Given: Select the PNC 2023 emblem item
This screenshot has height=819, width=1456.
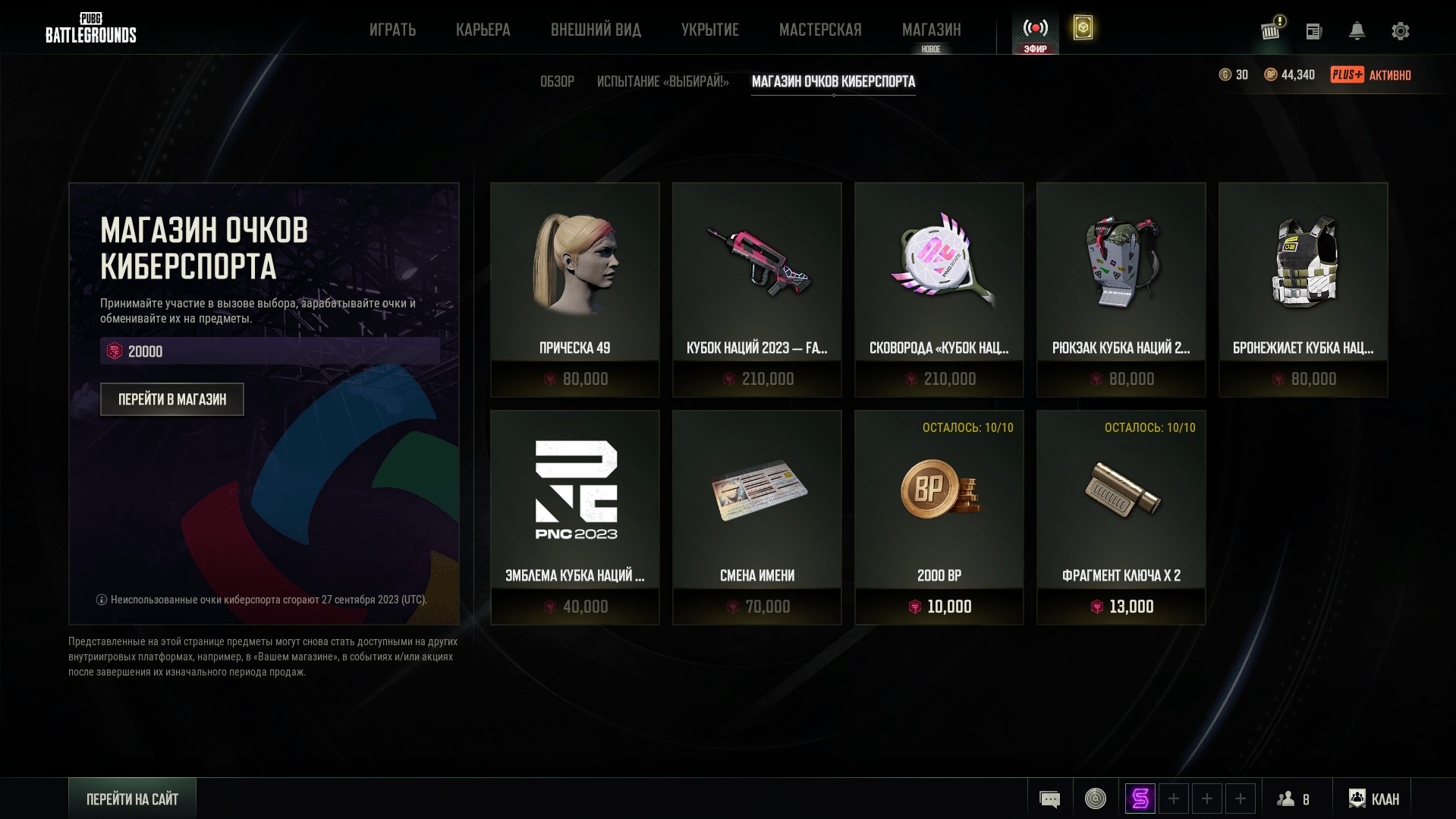Looking at the screenshot, I should pos(574,517).
